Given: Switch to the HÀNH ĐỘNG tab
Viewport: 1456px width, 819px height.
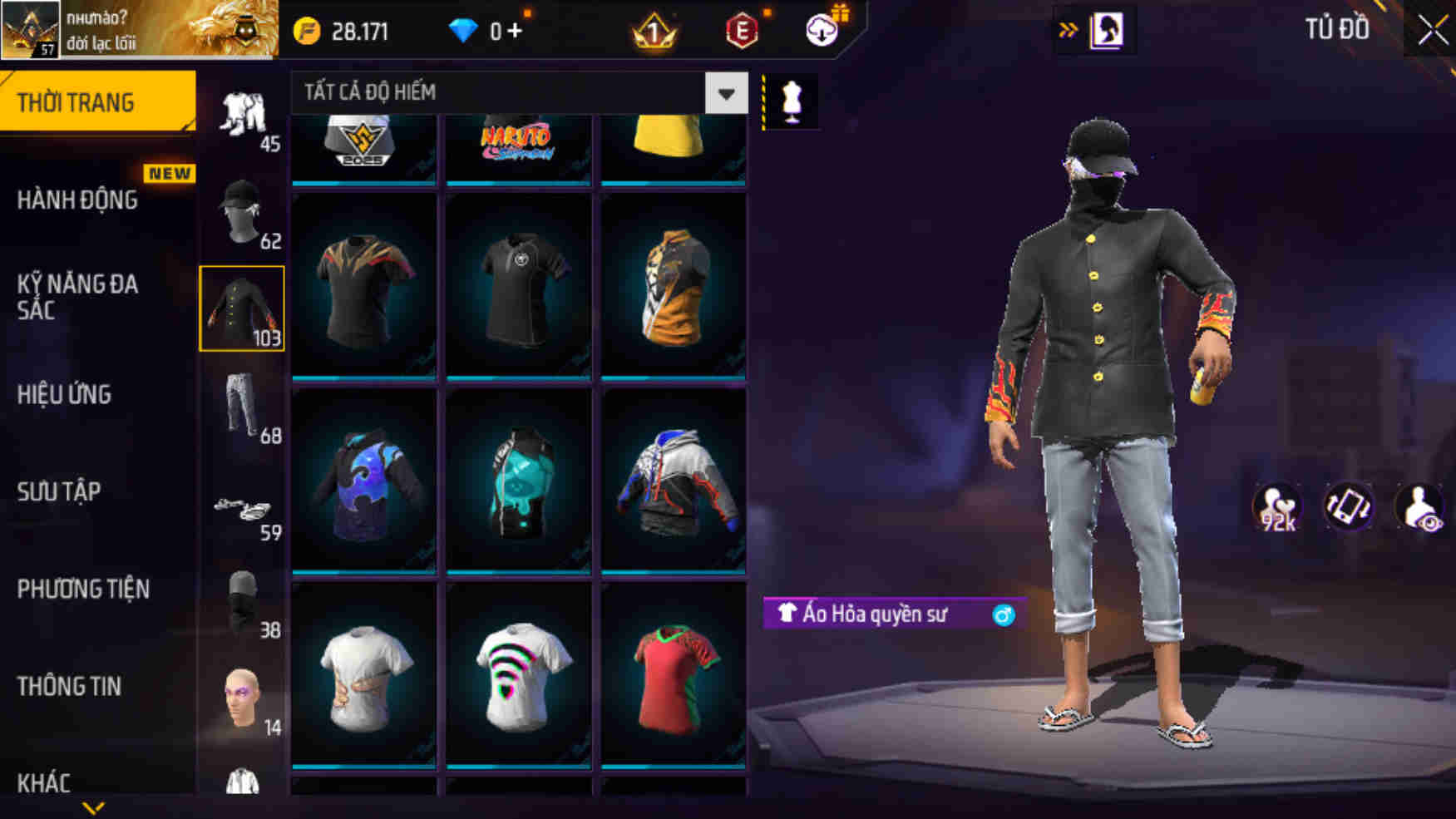Looking at the screenshot, I should point(79,201).
